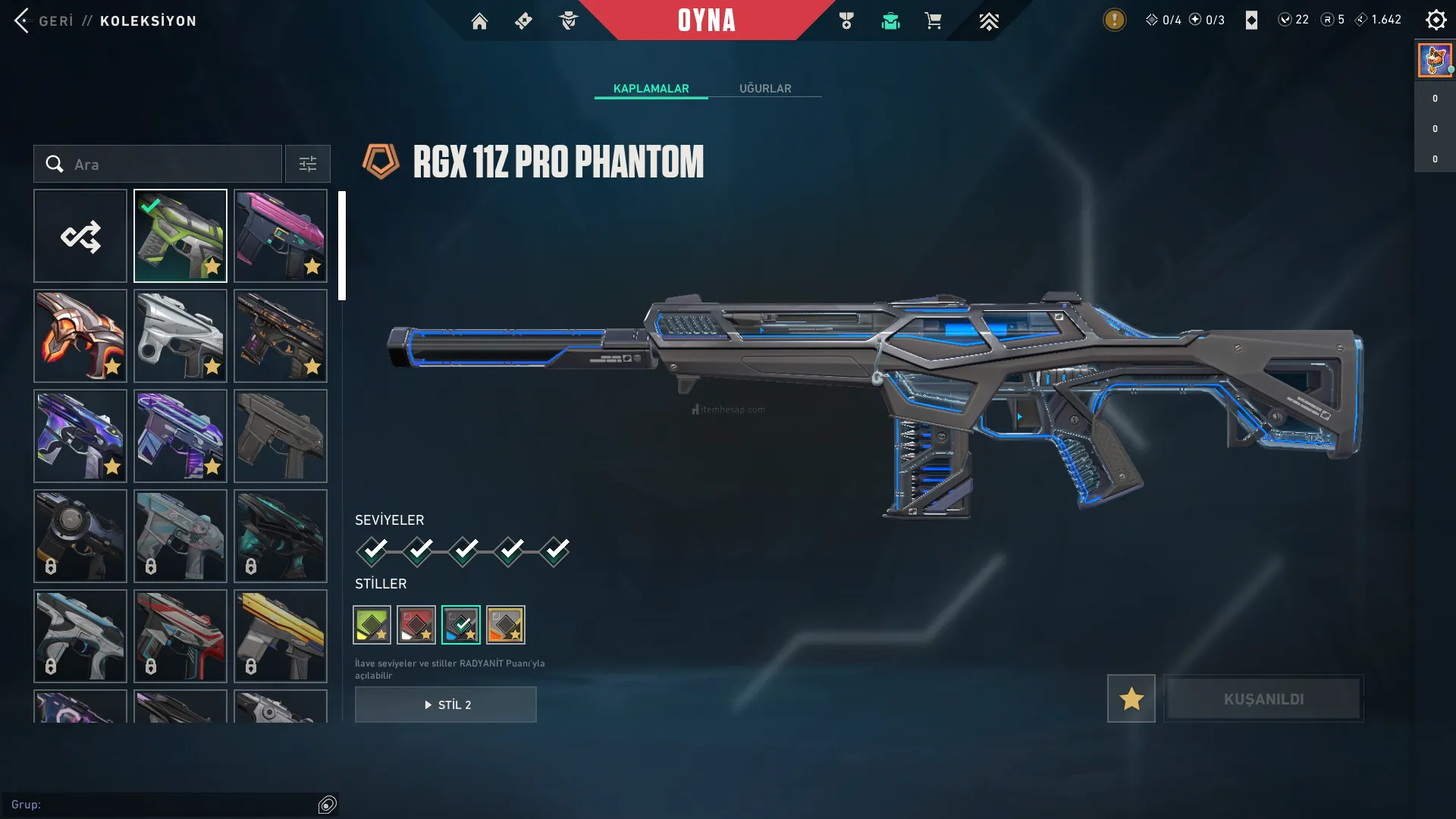Image resolution: width=1456 pixels, height=819 pixels.
Task: Pick the orange-red Phantom skin thumbnail
Action: (x=80, y=336)
